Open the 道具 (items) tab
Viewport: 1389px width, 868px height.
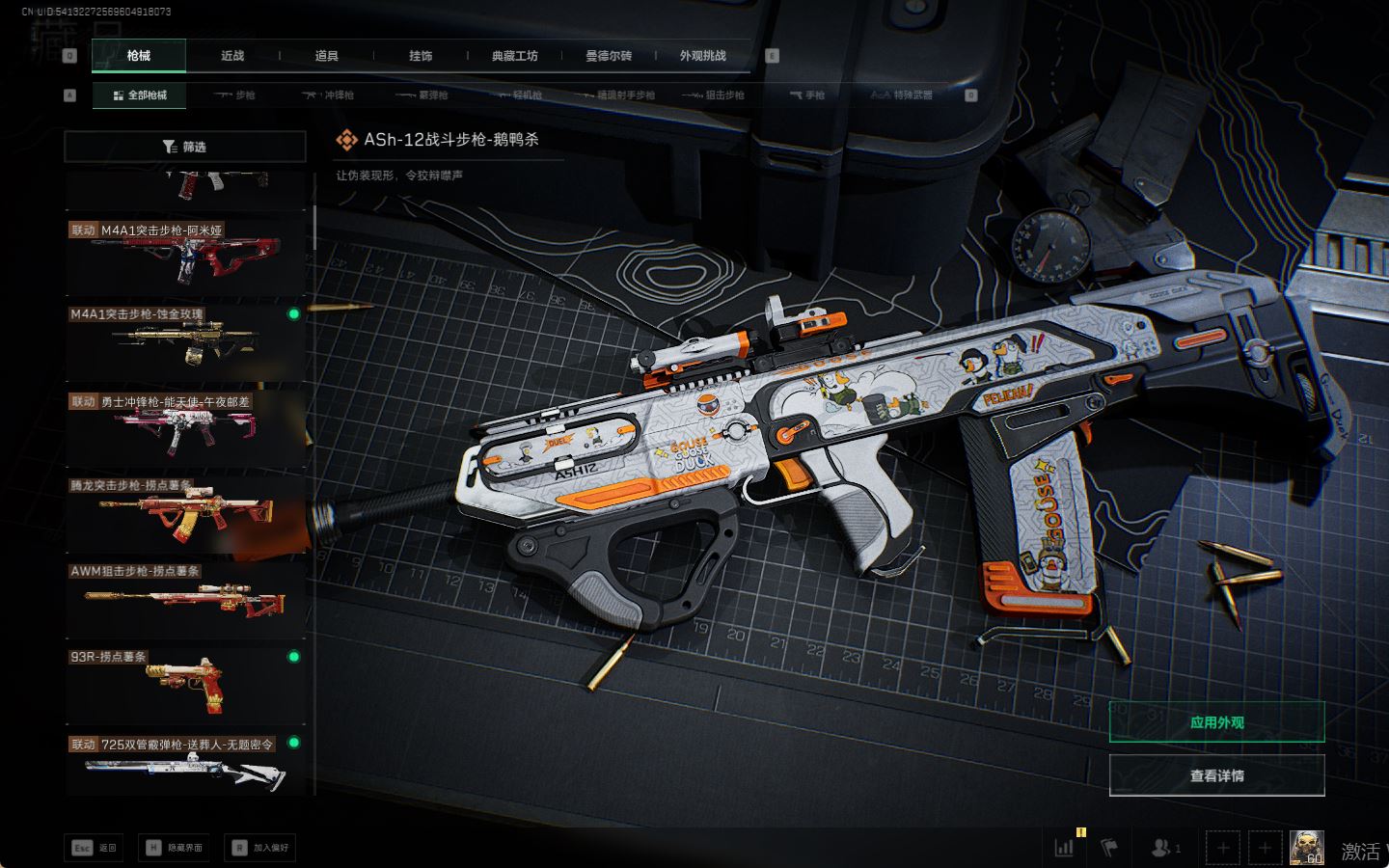326,56
